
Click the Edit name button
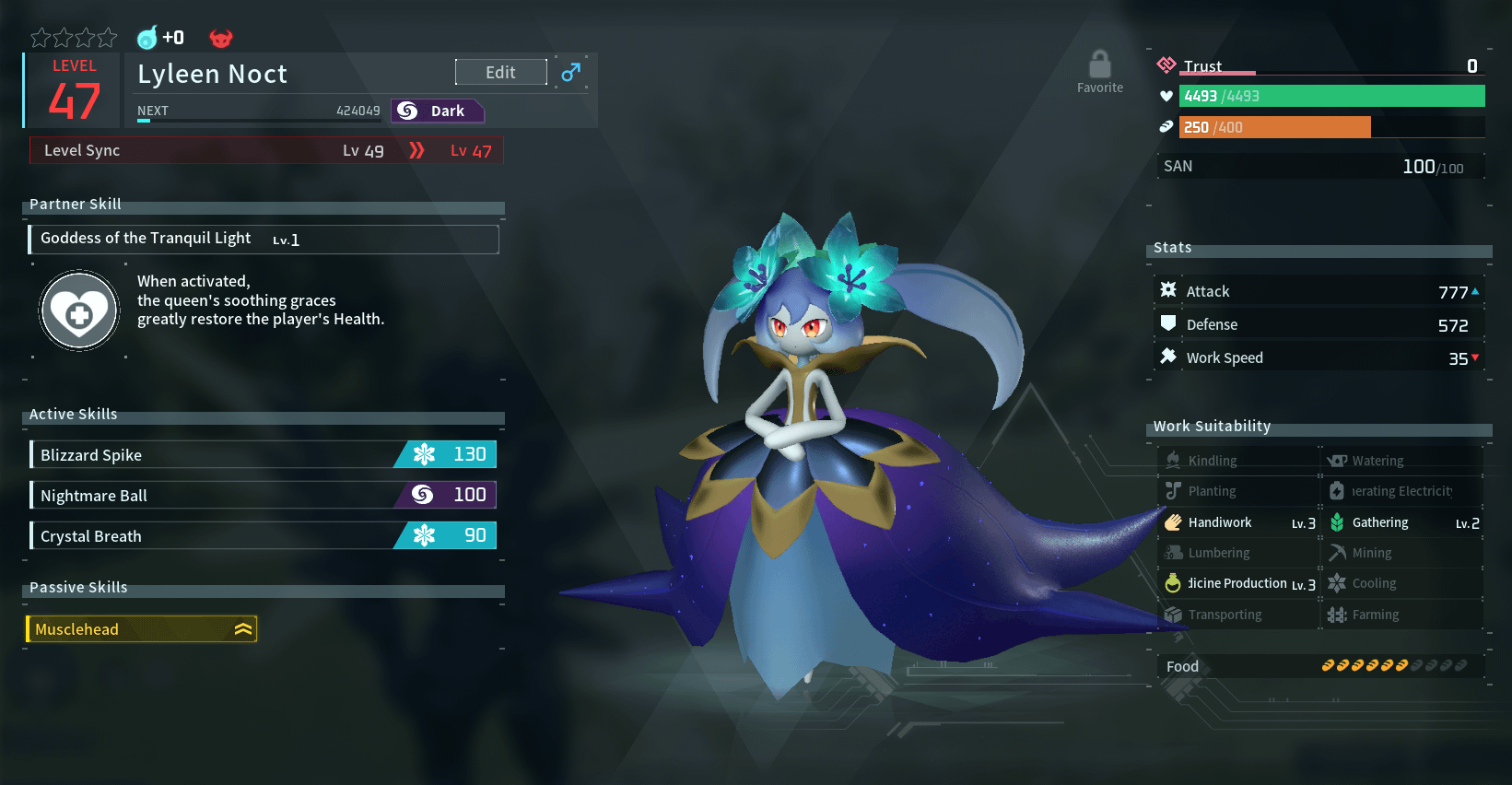point(500,72)
